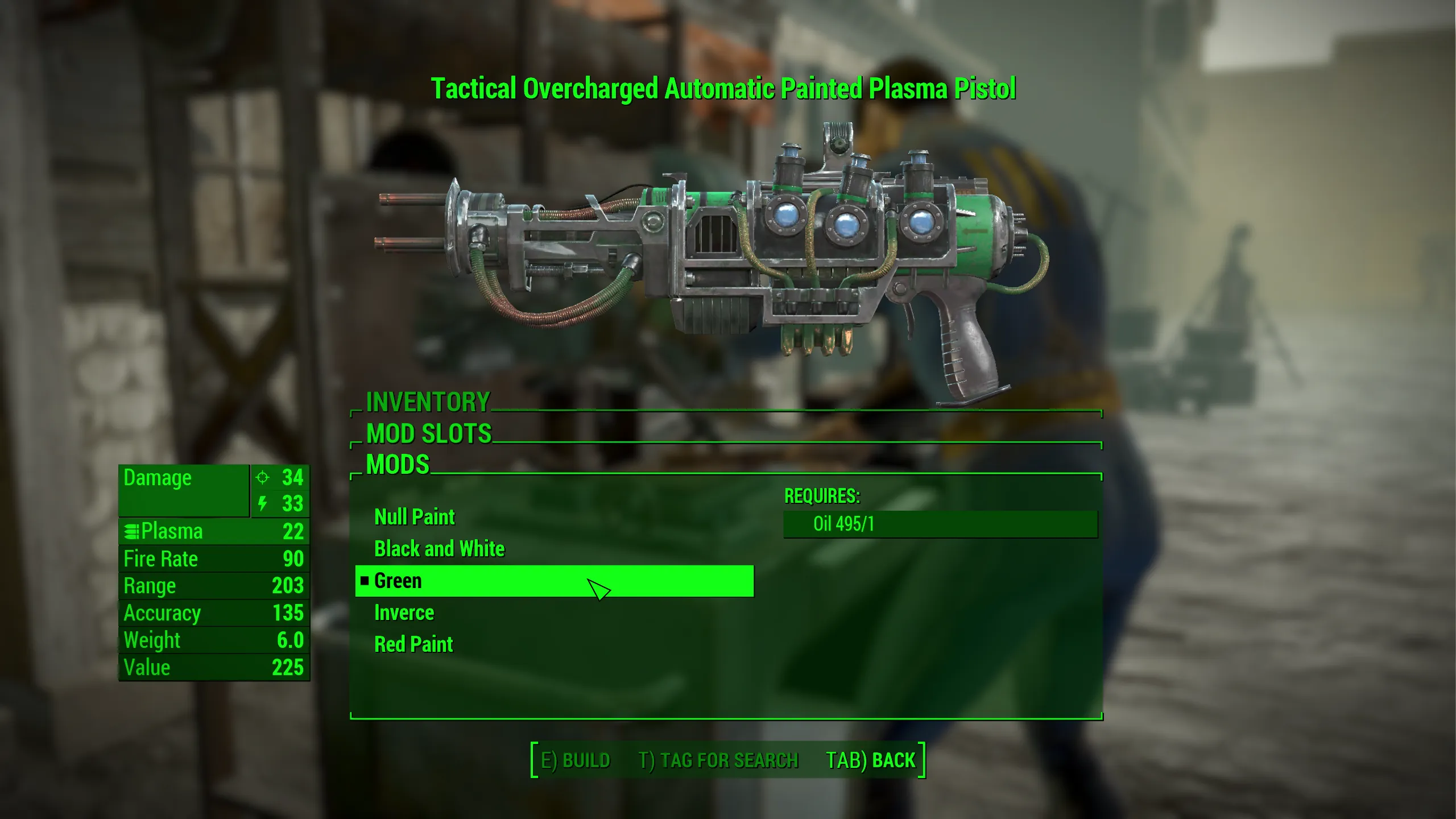Open the Inventory section header
1456x819 pixels.
click(428, 402)
